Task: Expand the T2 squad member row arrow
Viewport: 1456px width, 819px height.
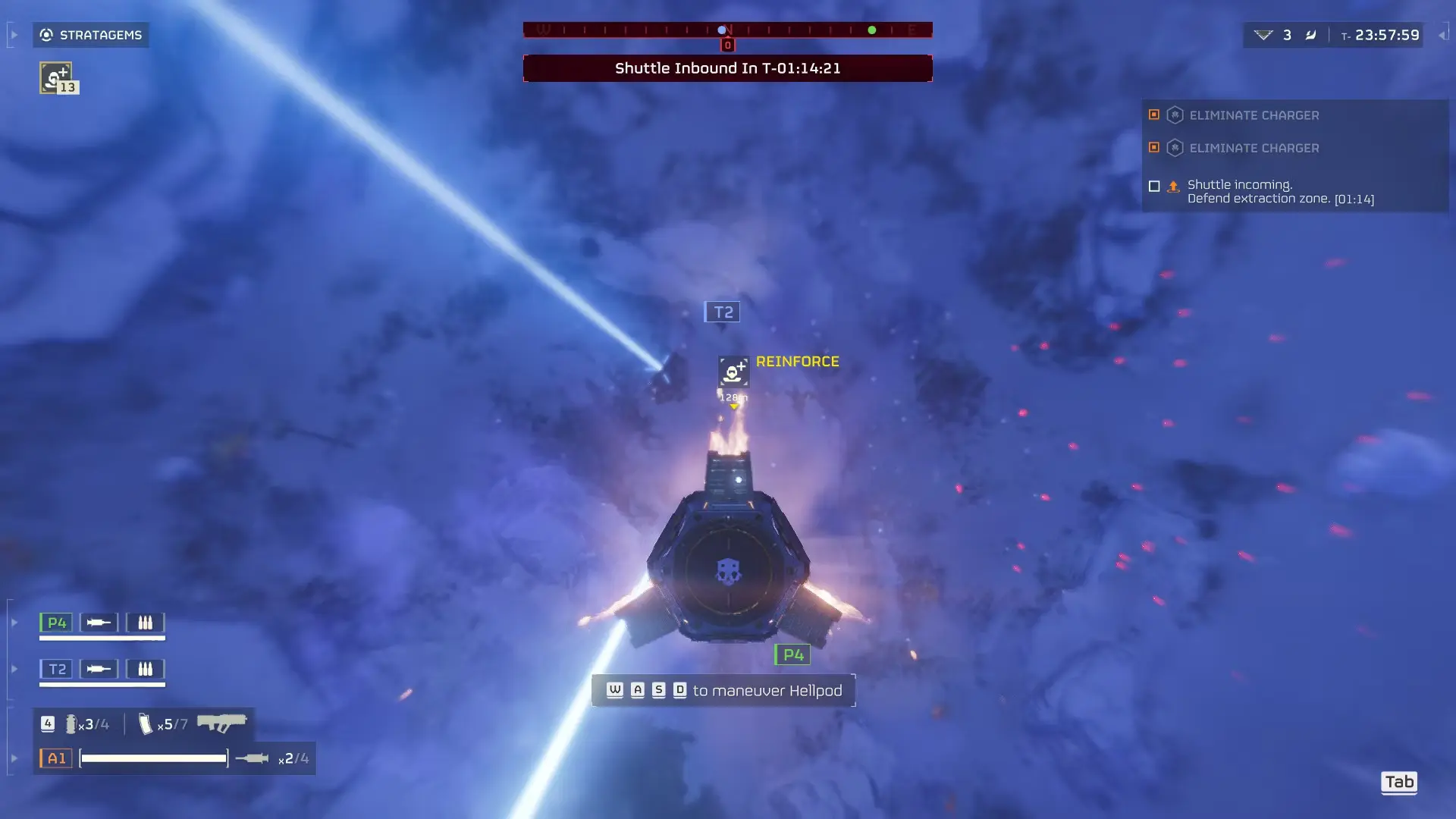Action: click(x=14, y=668)
